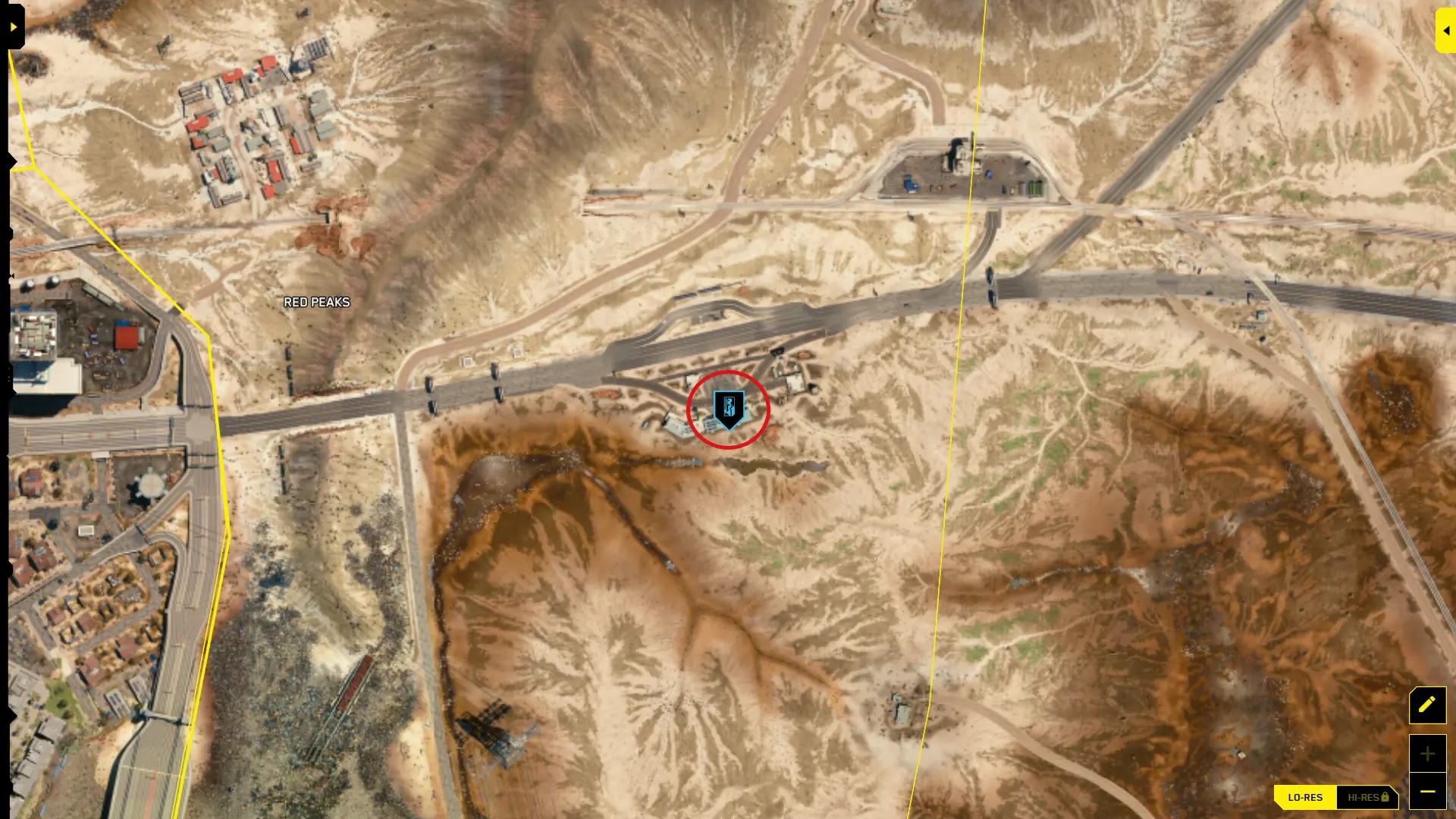Viewport: 1456px width, 819px height.
Task: Select the westernmost square marker along the highway
Action: click(467, 362)
